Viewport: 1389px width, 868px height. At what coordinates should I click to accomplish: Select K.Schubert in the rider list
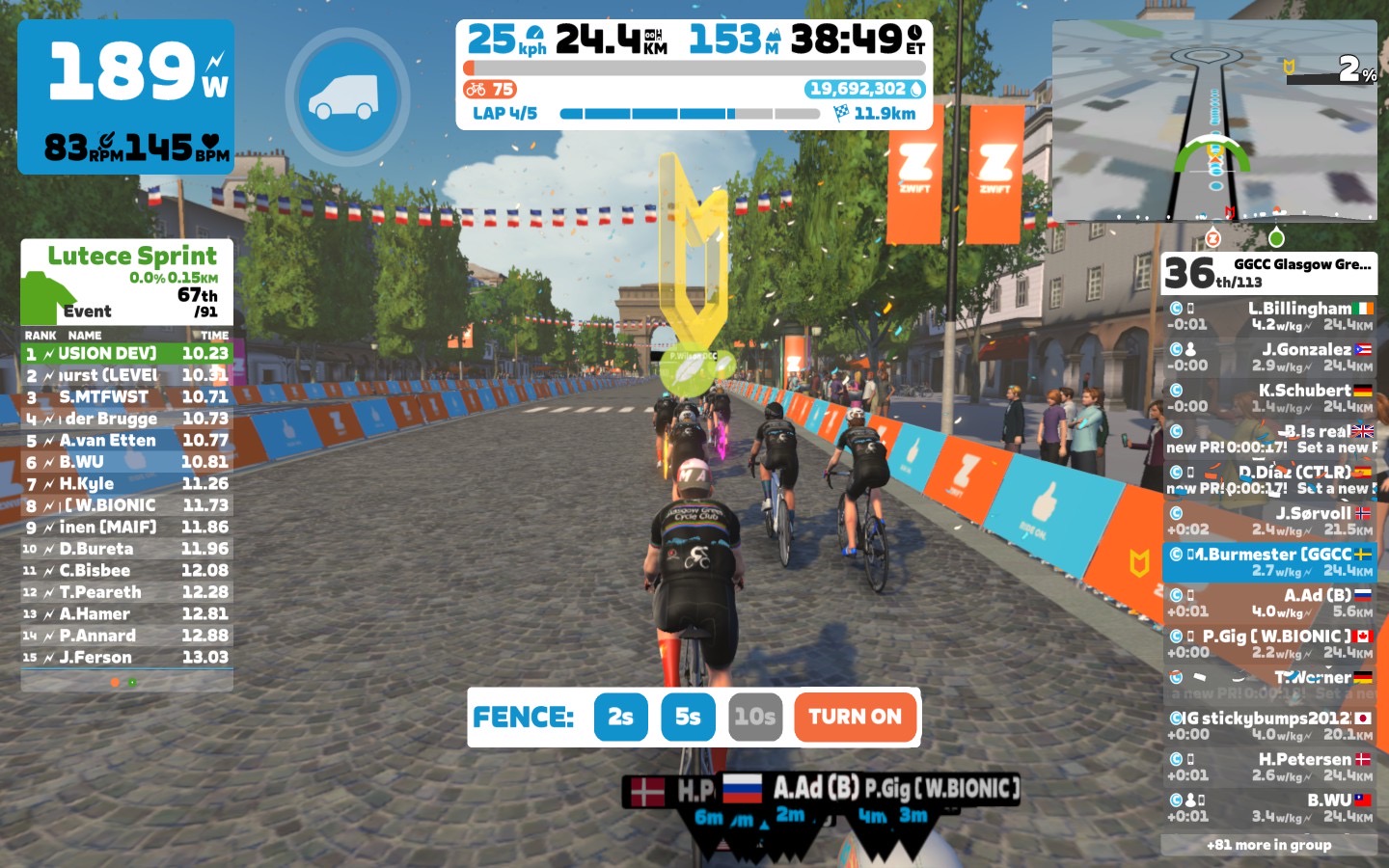pyautogui.click(x=1269, y=398)
